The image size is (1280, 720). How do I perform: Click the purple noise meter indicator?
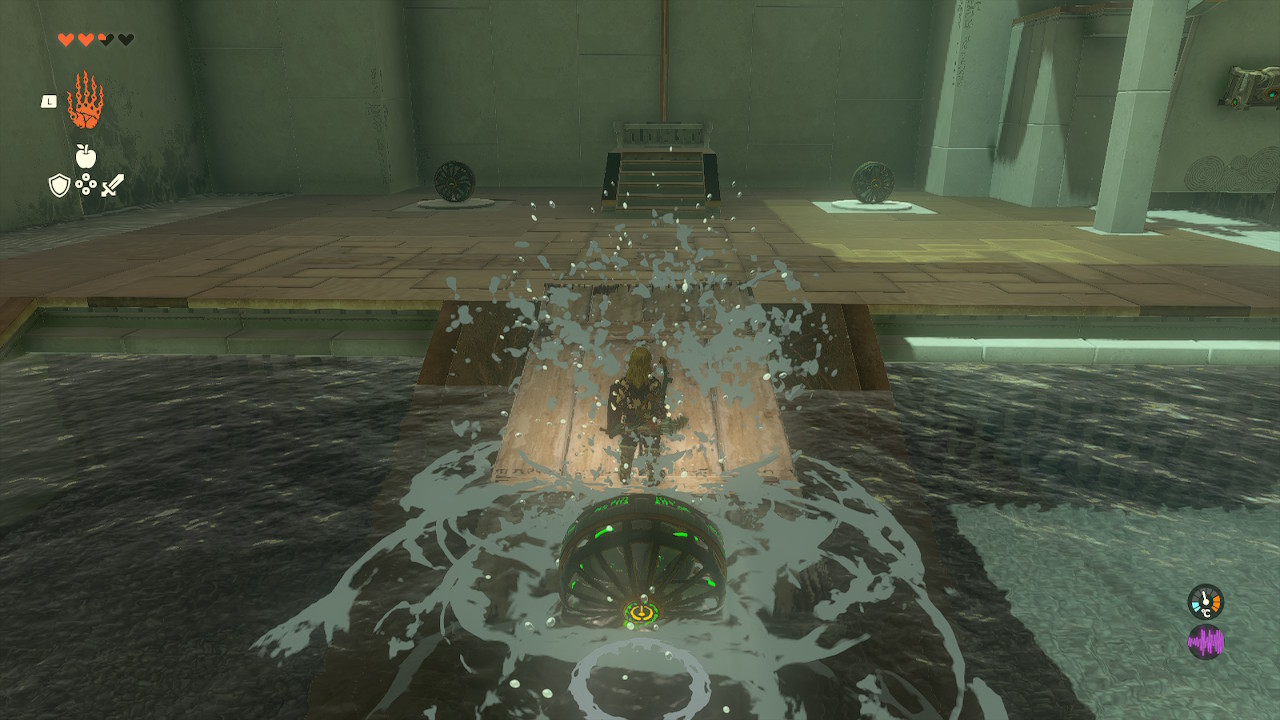click(1206, 640)
